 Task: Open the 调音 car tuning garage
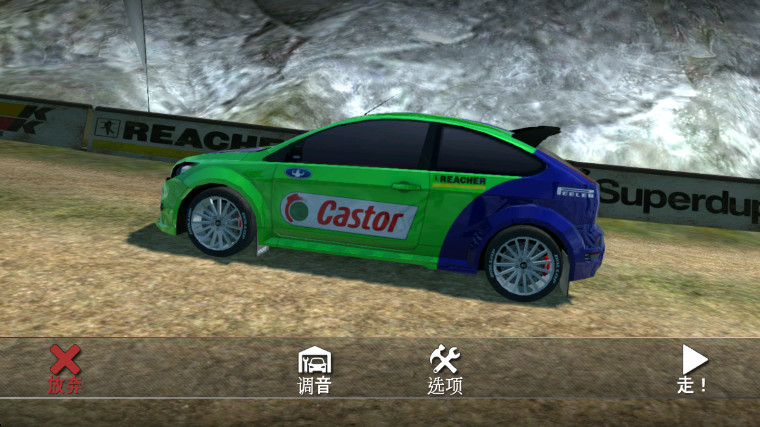315,368
